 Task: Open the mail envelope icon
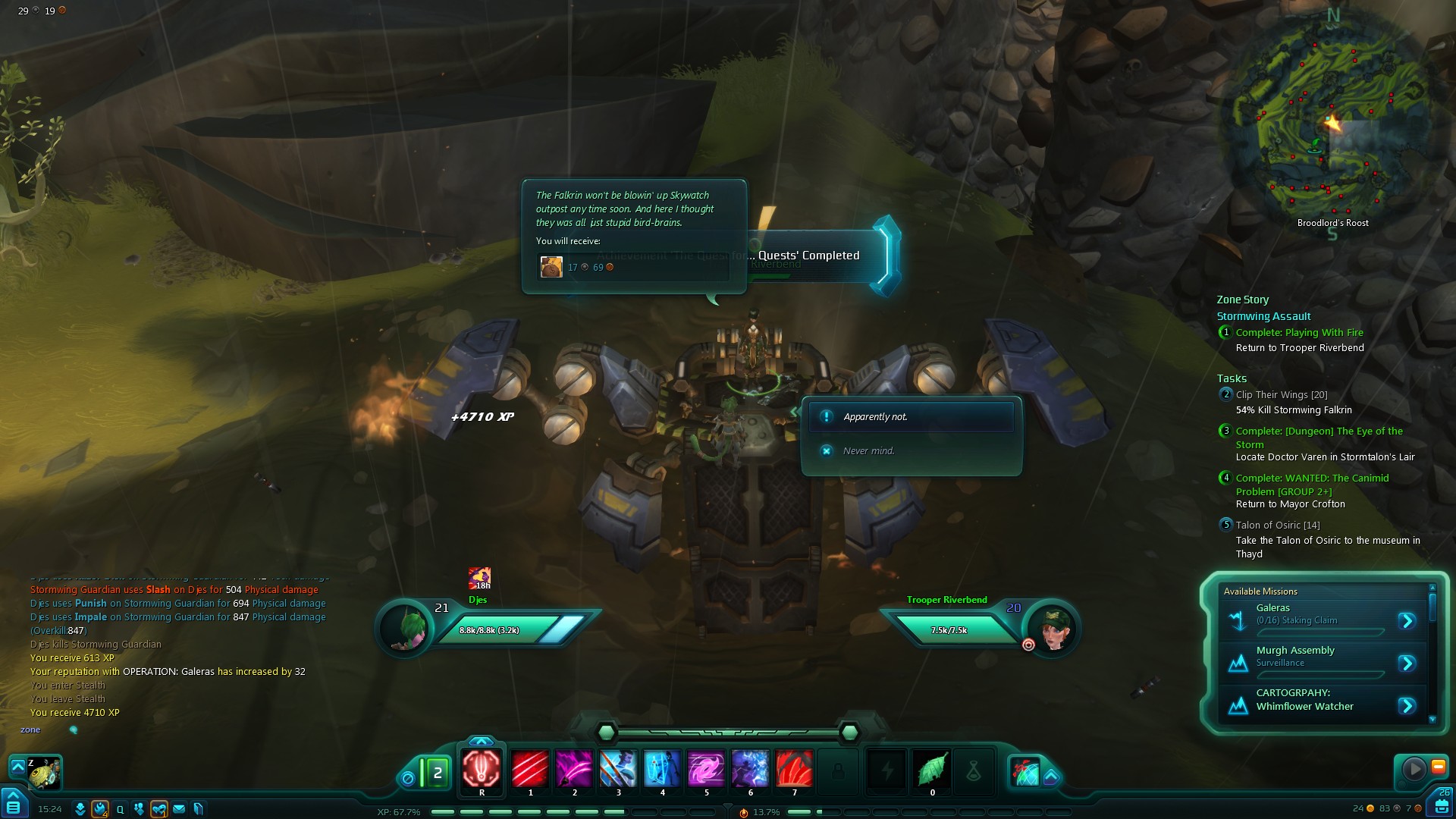tap(179, 809)
